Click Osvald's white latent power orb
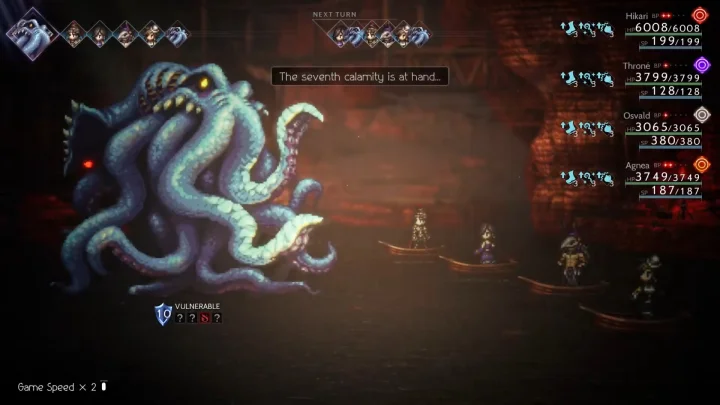Viewport: 720px width, 405px height. tap(701, 114)
